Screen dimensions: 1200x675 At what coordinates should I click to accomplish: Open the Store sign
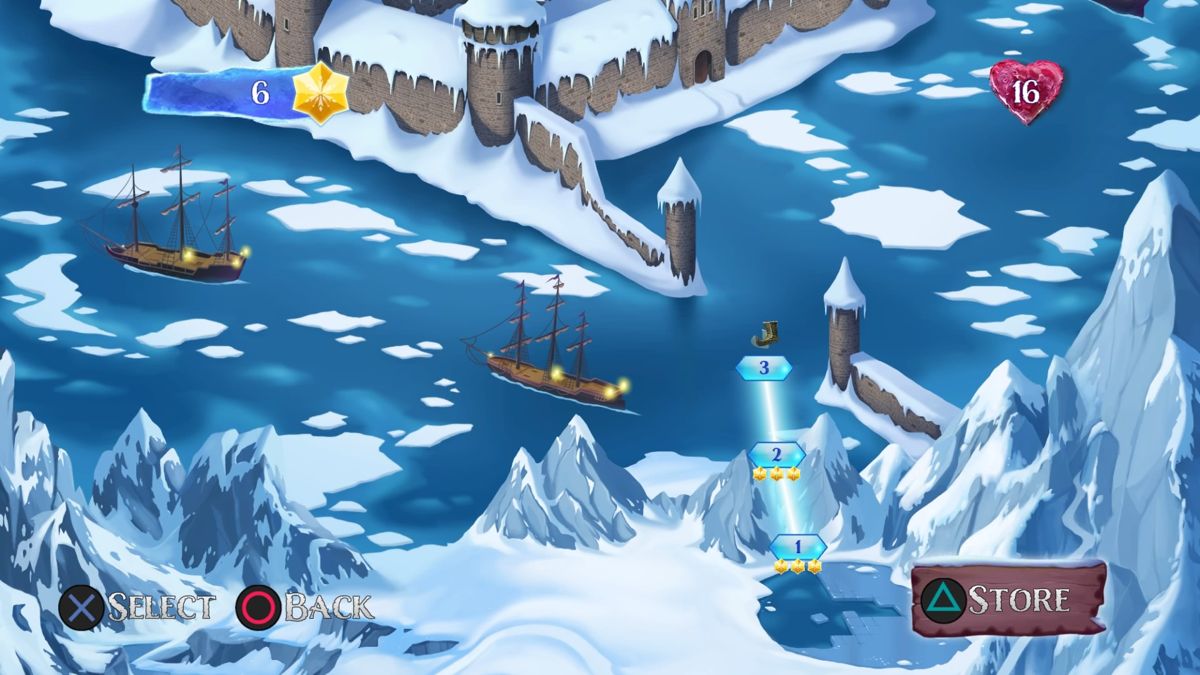tap(1008, 599)
